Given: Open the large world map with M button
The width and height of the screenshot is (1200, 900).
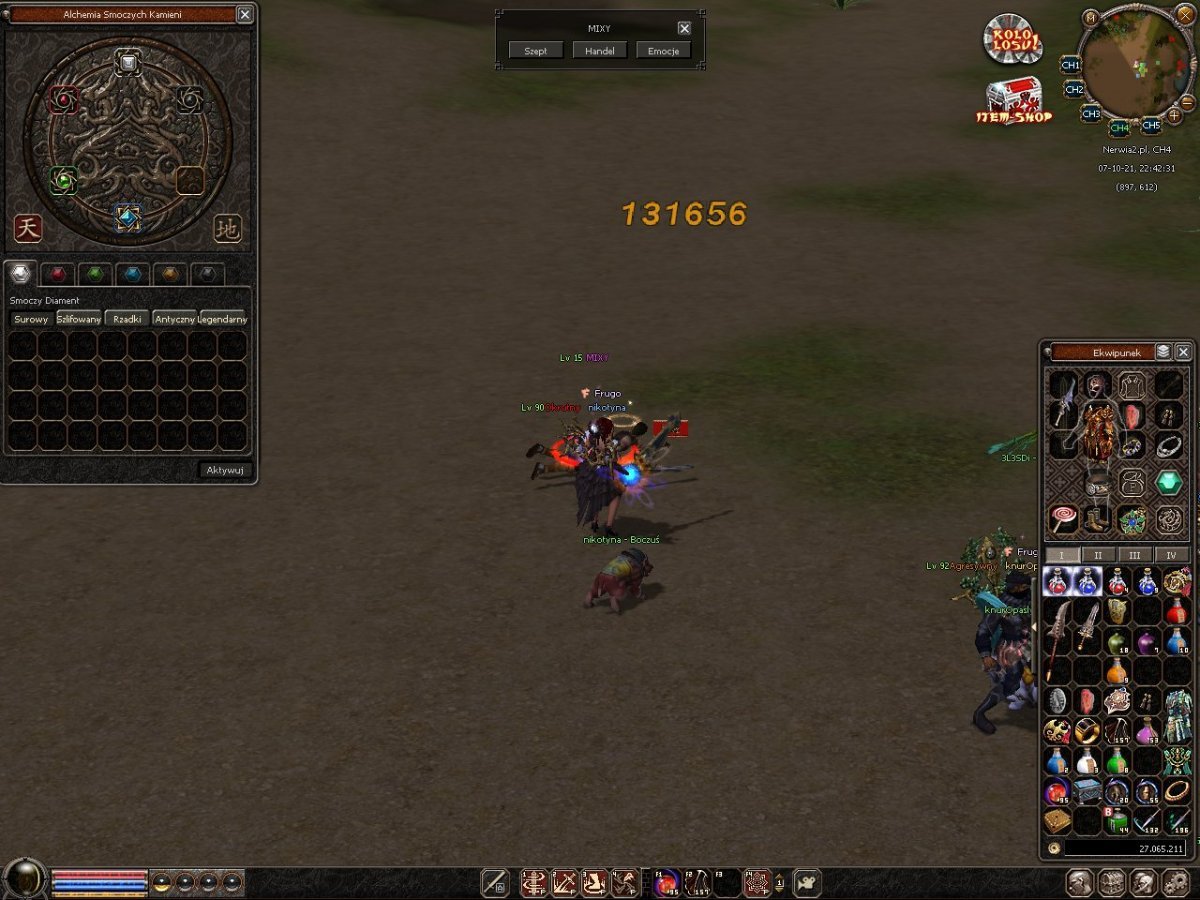Looking at the screenshot, I should tap(1090, 17).
